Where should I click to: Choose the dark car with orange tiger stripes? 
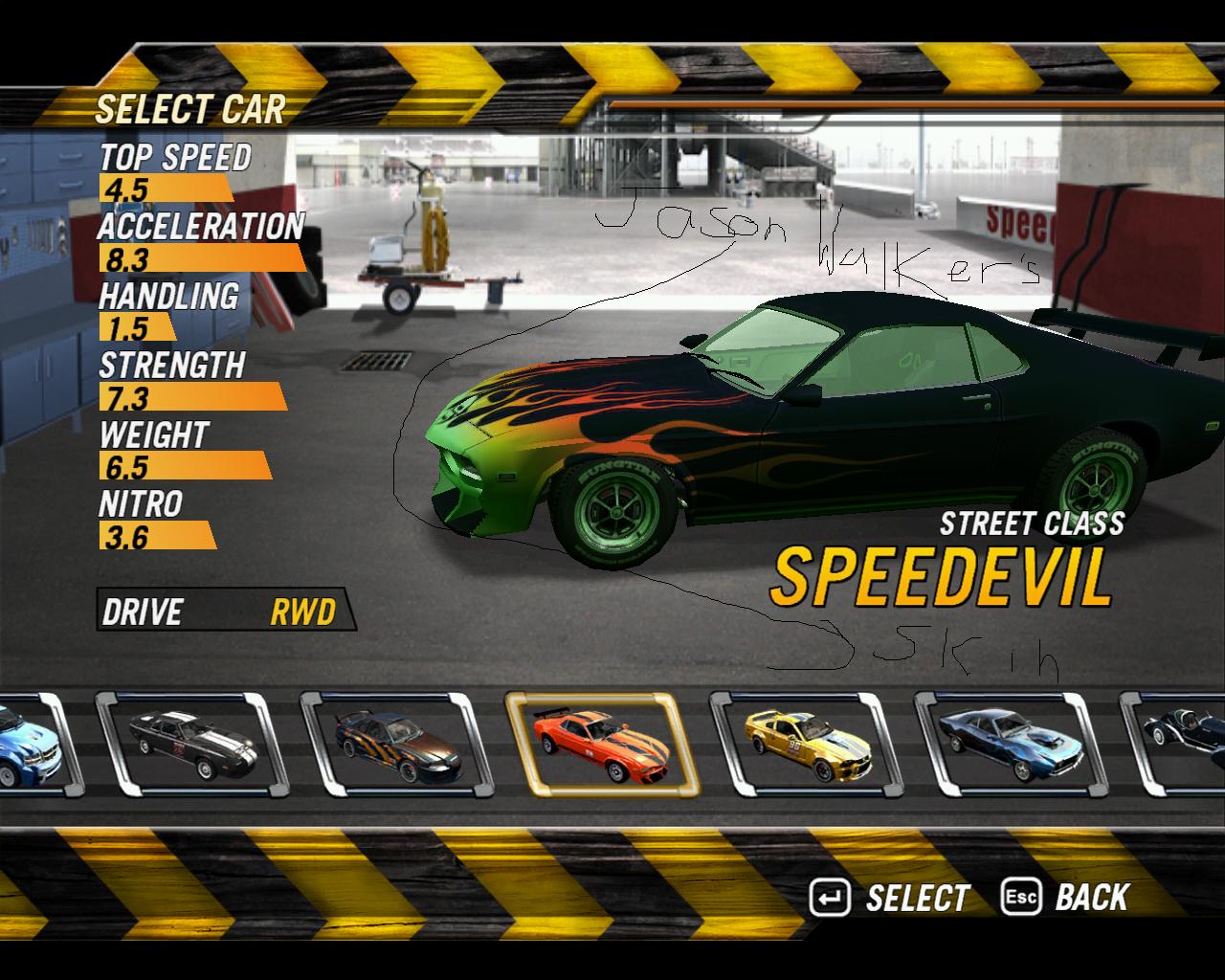[396, 745]
